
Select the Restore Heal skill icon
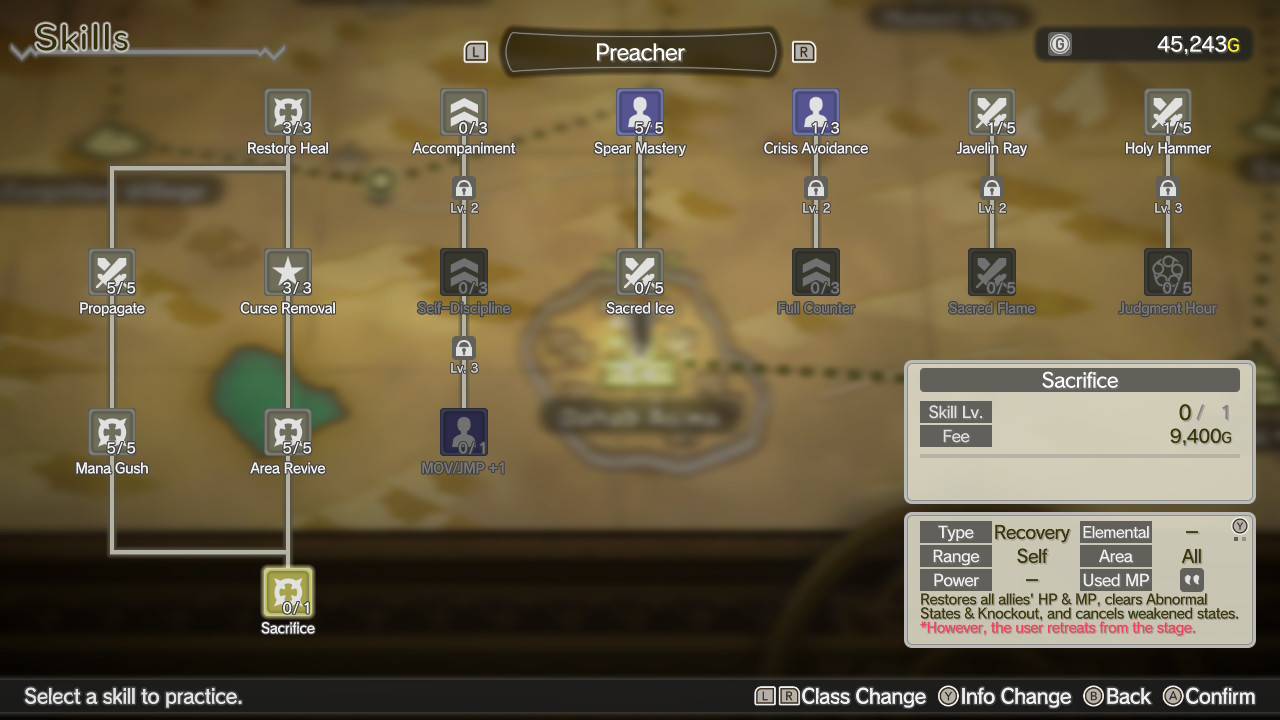pos(288,113)
